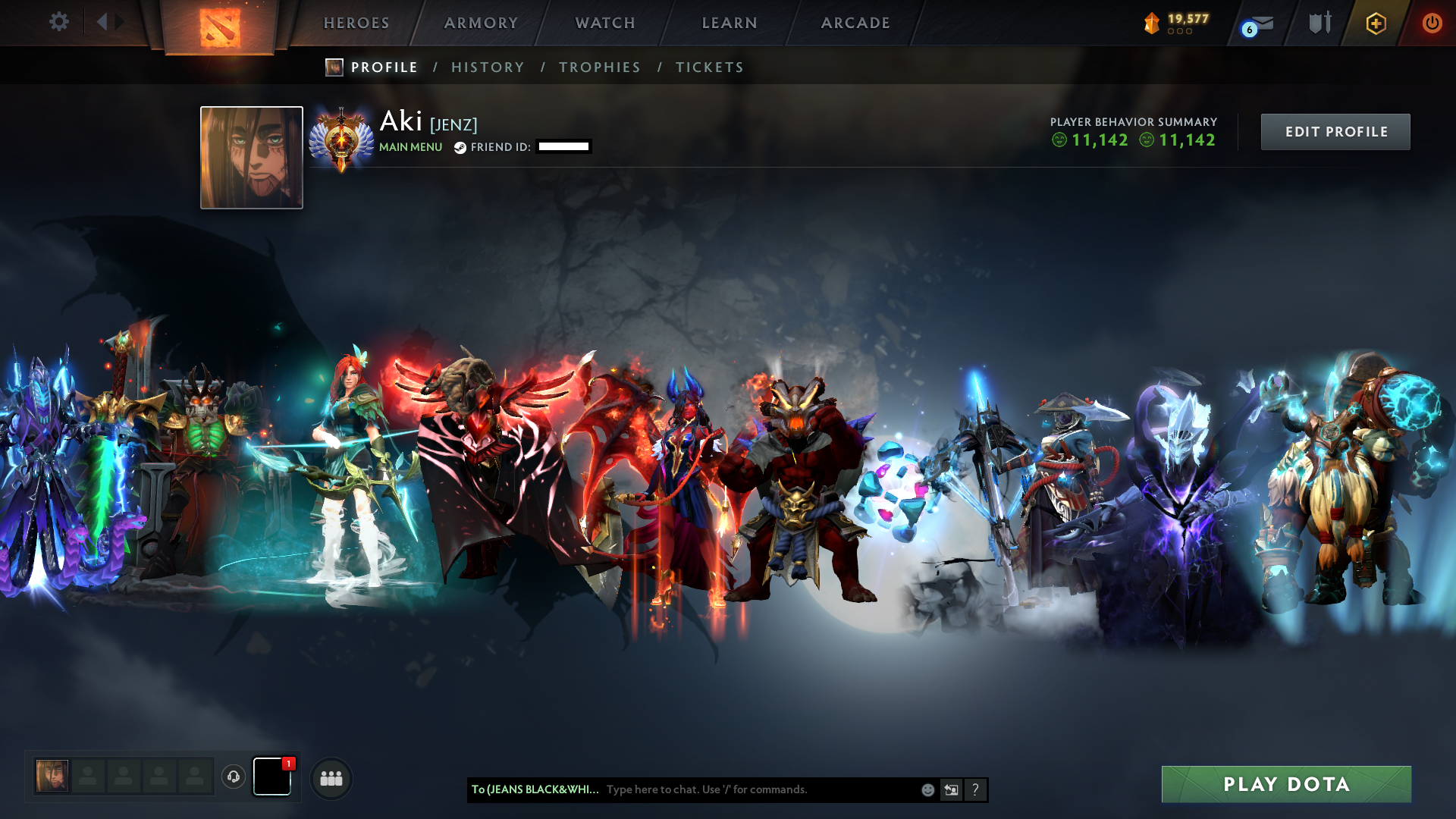Screen dimensions: 1456x819
Task: Click the forward navigation arrow at top left
Action: click(x=119, y=22)
